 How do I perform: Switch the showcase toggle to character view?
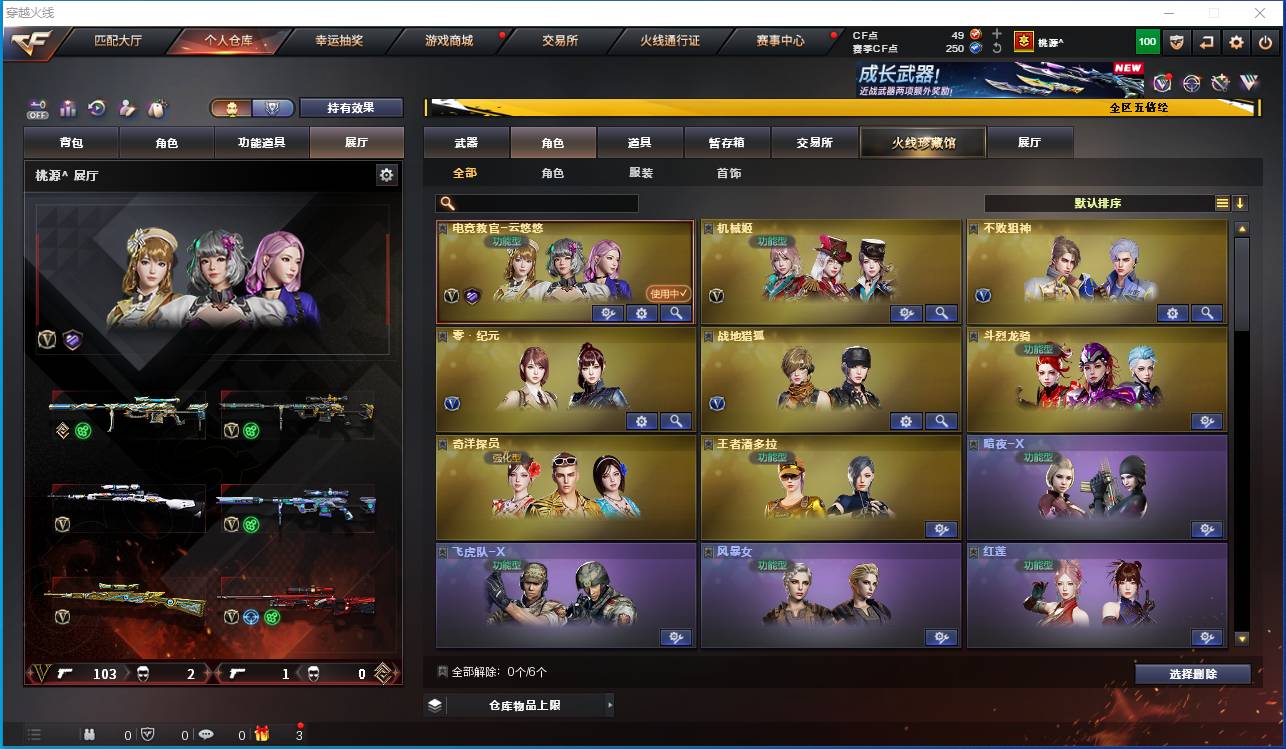point(233,107)
